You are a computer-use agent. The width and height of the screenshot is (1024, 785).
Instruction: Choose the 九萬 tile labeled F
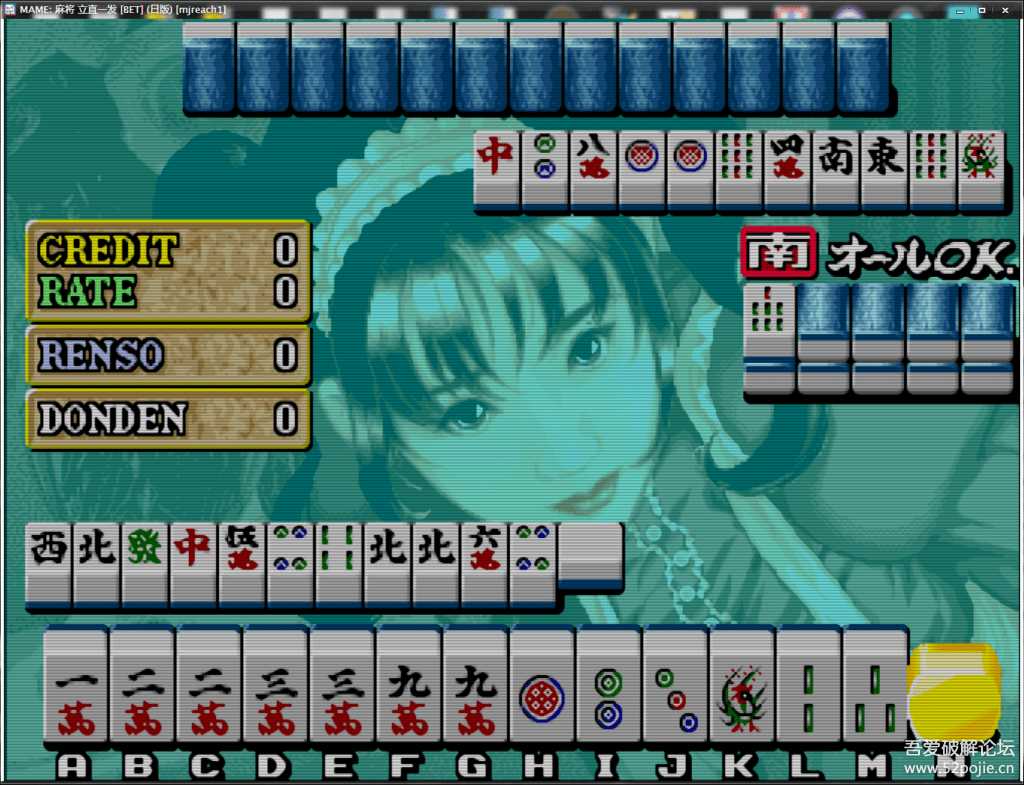[x=409, y=688]
